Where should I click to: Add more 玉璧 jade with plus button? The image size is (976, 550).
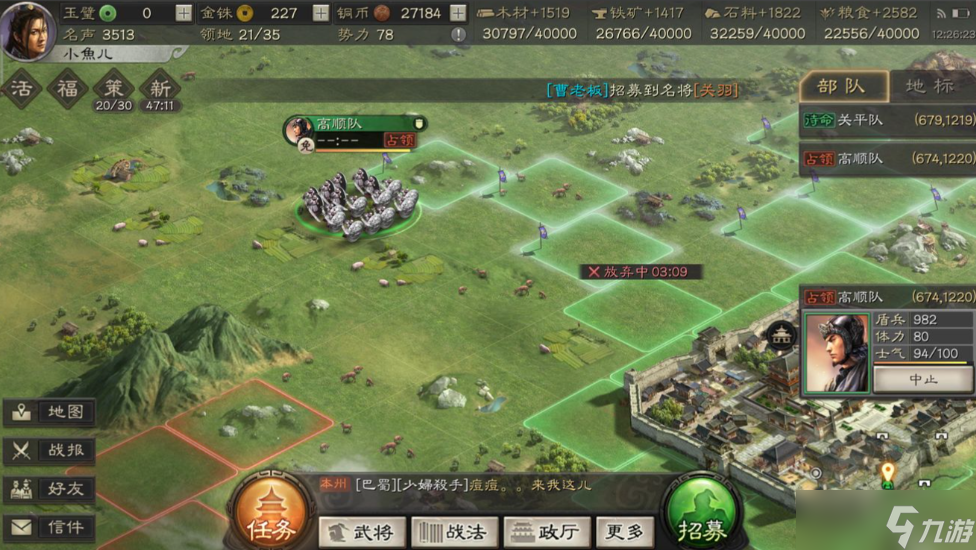click(x=183, y=13)
